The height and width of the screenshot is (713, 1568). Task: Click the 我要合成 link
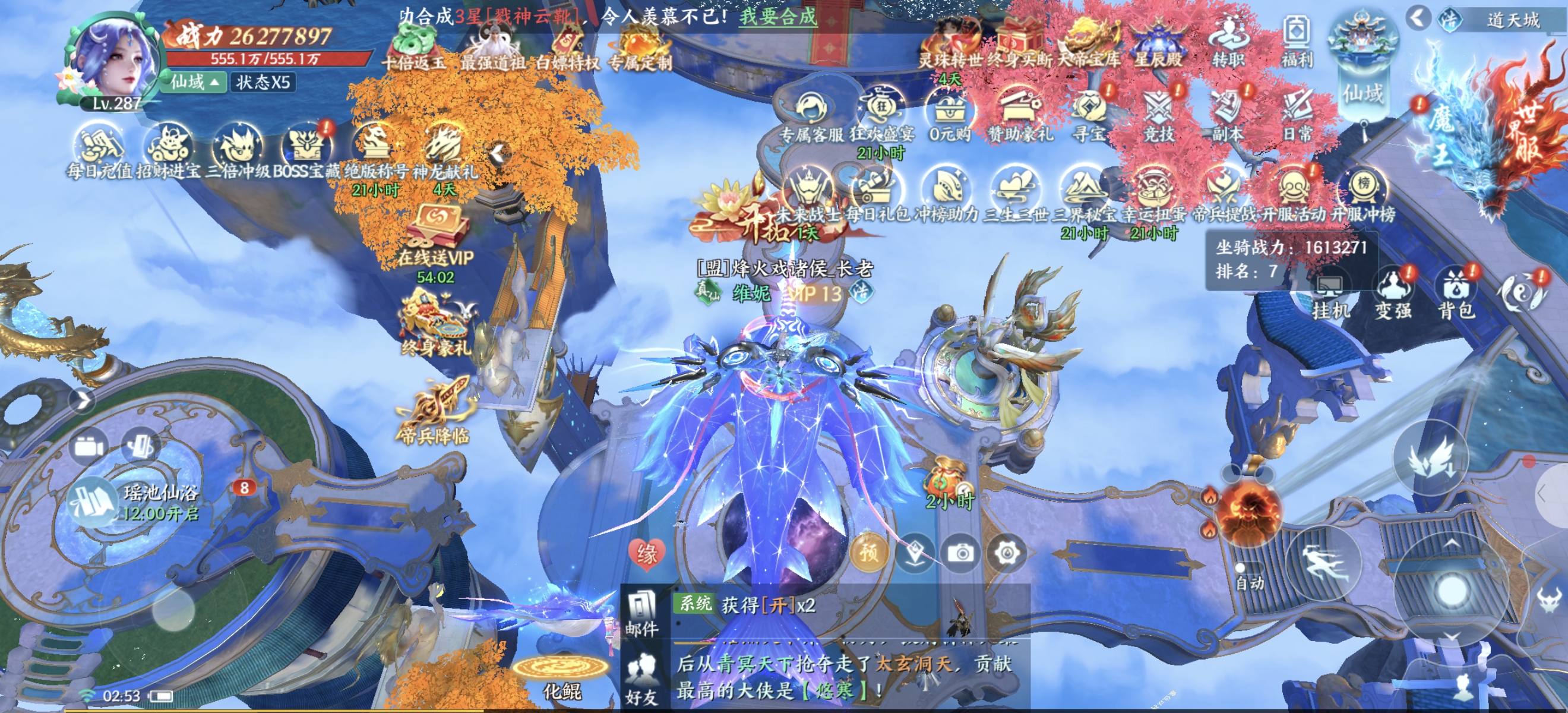(x=777, y=16)
